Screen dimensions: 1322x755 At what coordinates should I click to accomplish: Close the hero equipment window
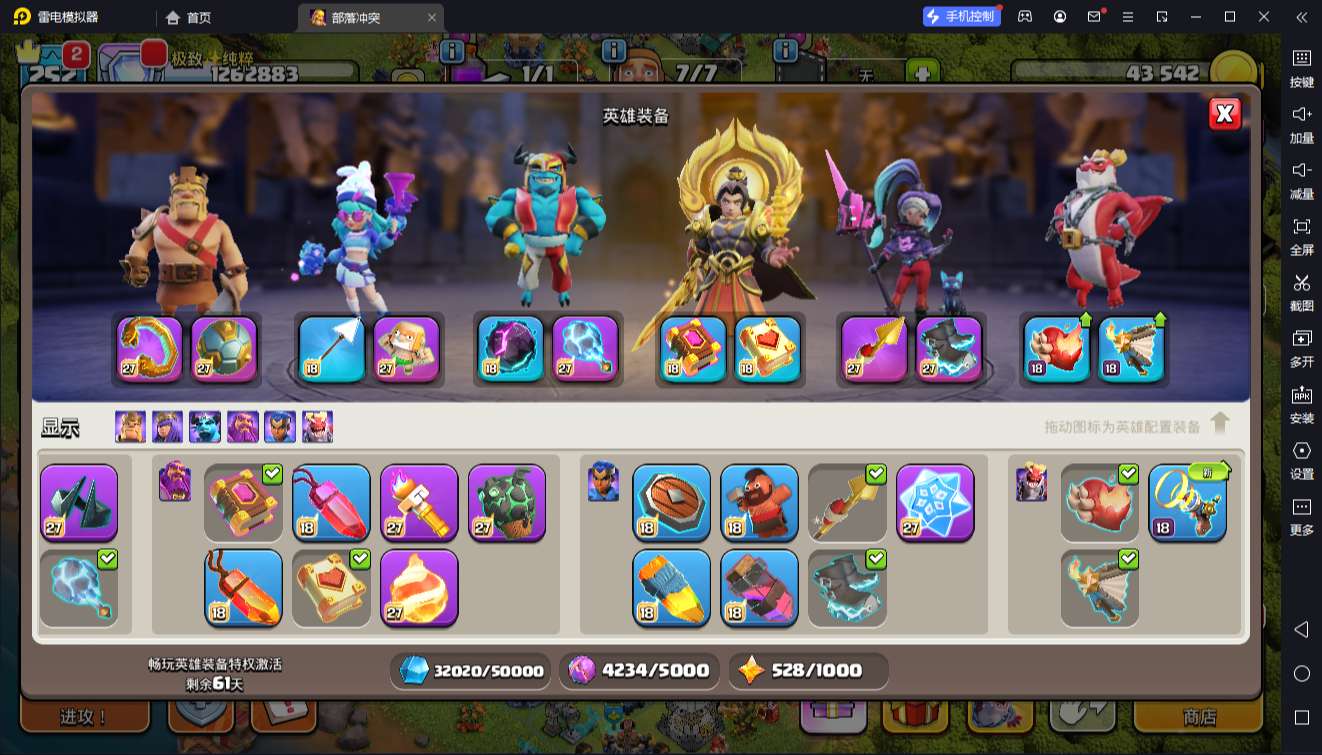pyautogui.click(x=1224, y=114)
